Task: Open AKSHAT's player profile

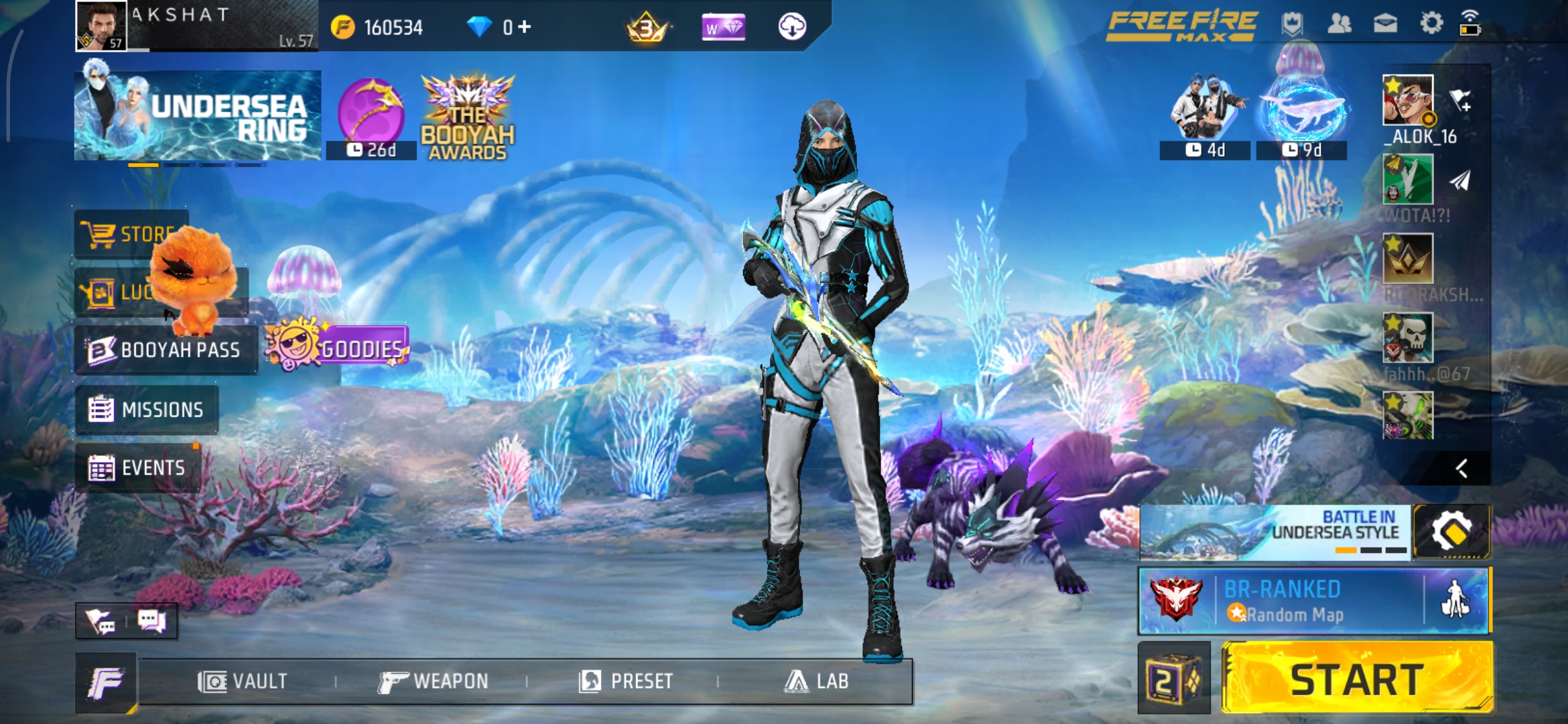Action: (x=102, y=25)
